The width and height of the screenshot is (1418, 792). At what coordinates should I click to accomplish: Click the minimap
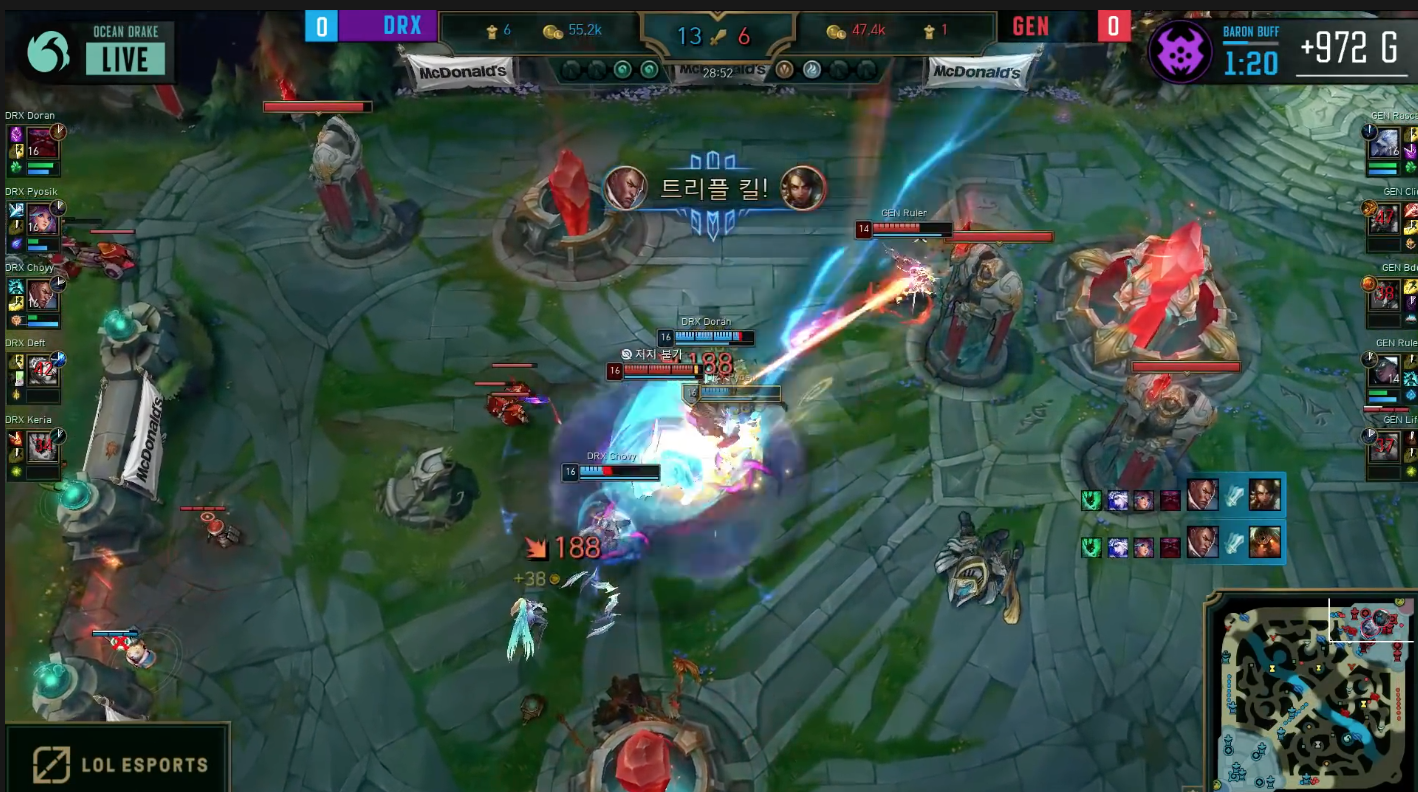point(1313,691)
